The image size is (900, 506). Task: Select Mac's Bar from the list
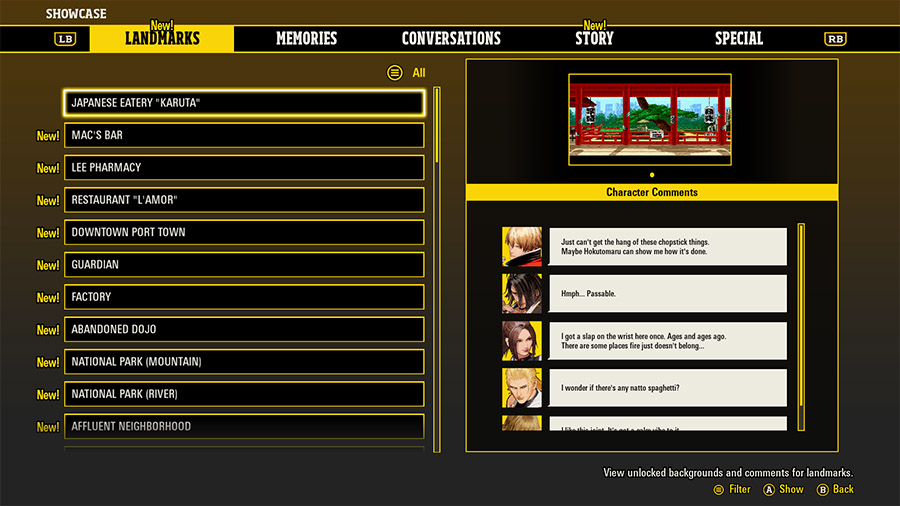coord(244,135)
